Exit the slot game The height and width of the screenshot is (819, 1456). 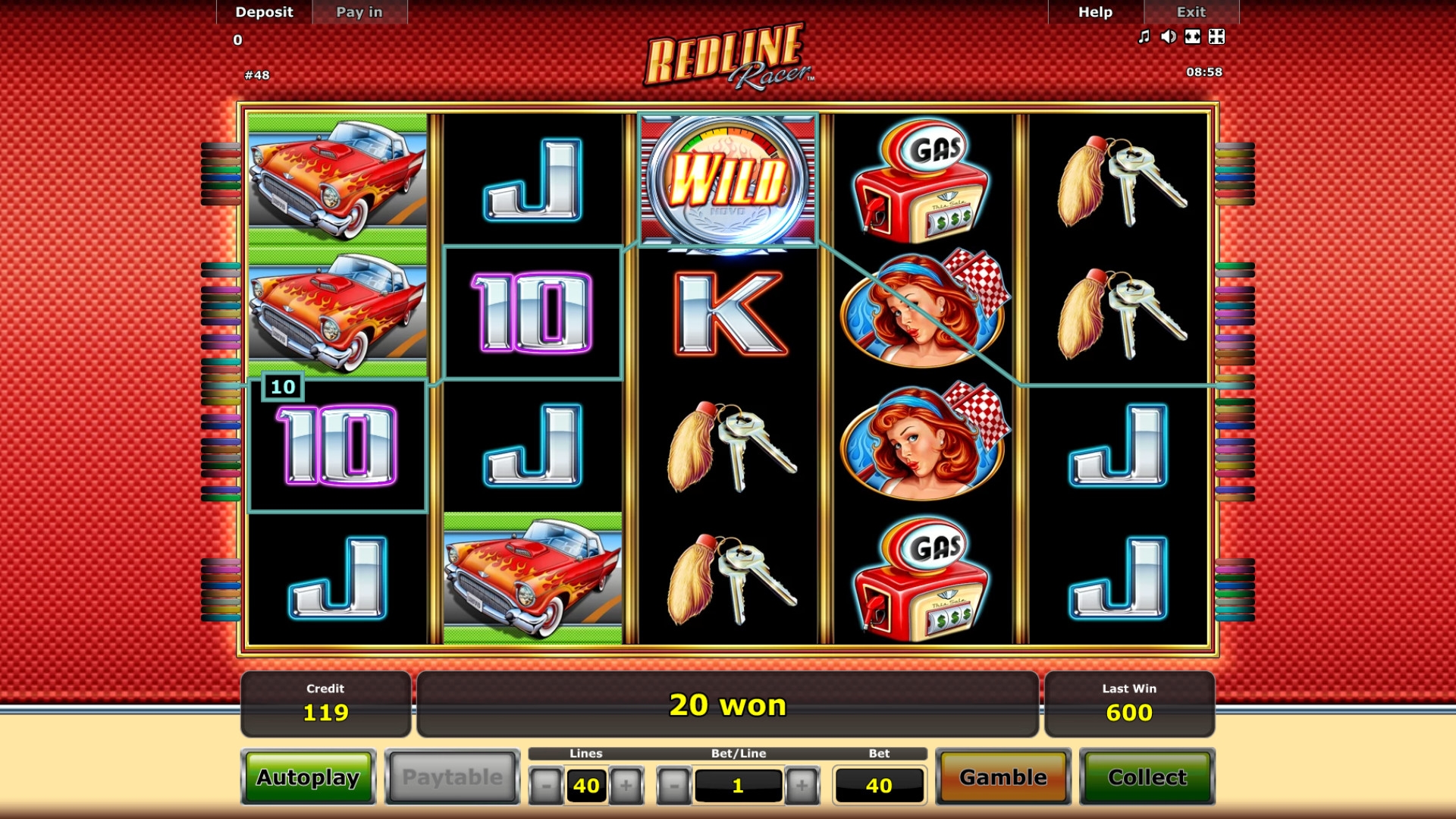click(x=1191, y=12)
